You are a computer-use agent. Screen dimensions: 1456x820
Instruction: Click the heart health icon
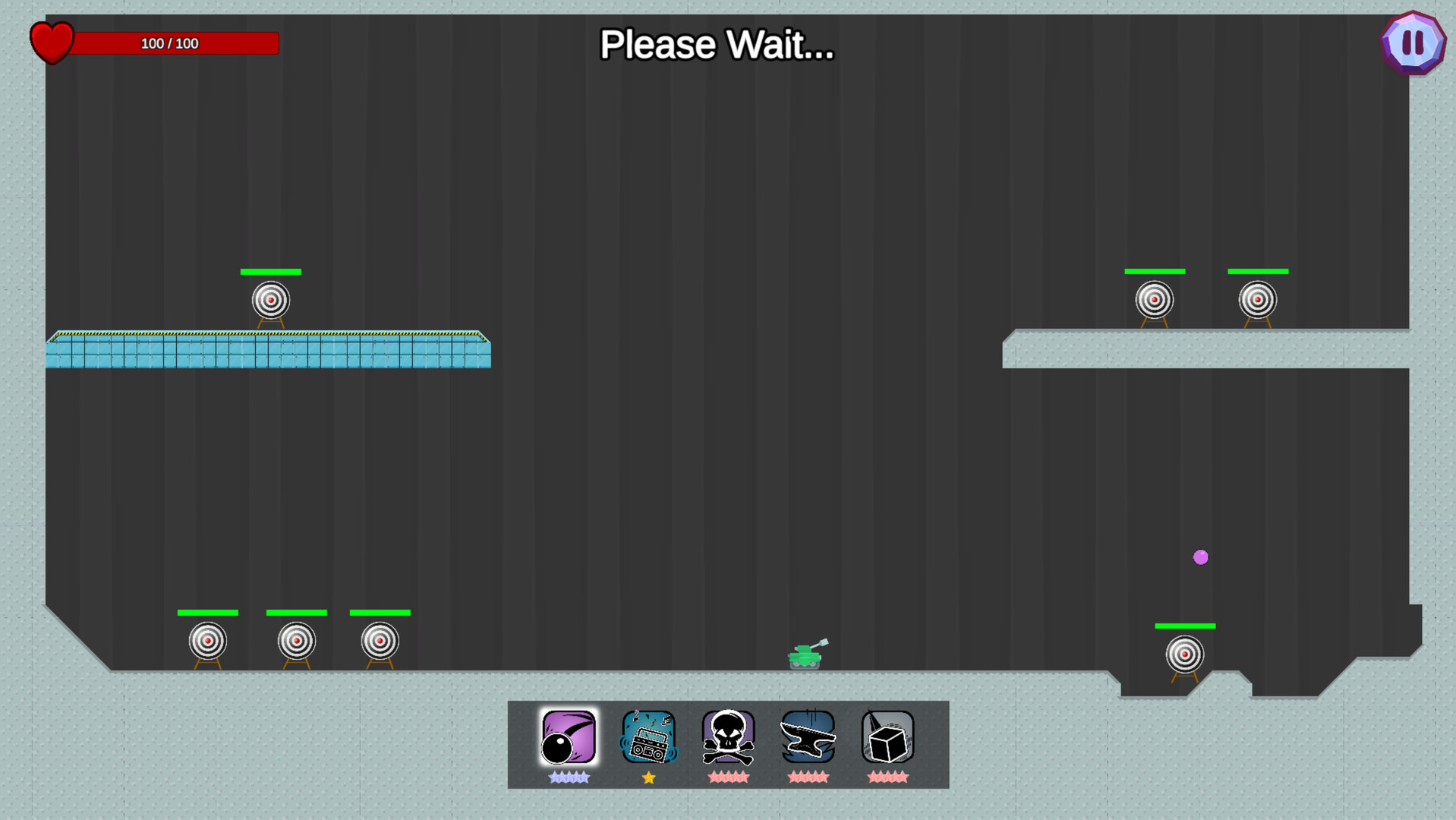pos(52,43)
